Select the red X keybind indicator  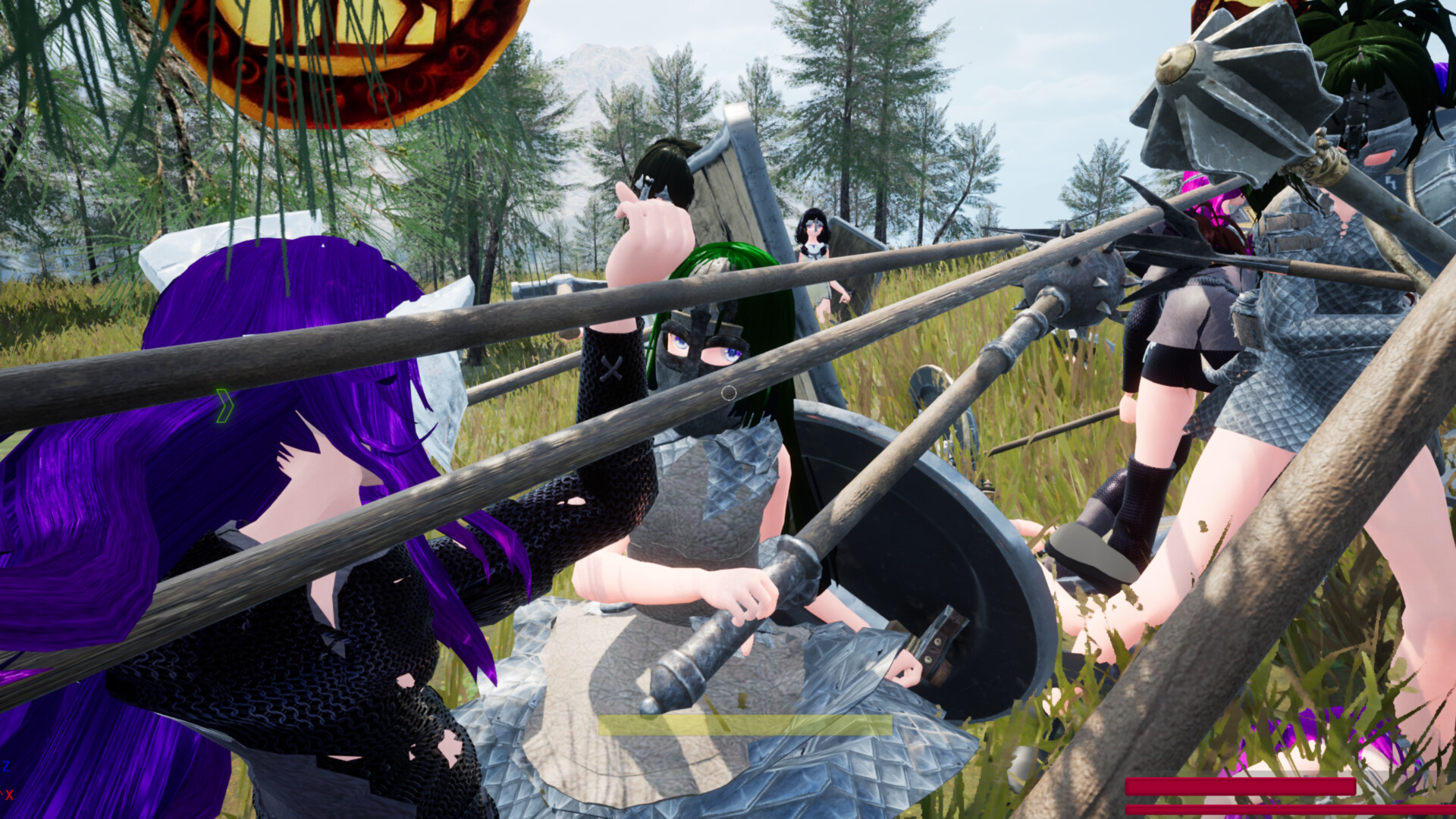(10, 795)
